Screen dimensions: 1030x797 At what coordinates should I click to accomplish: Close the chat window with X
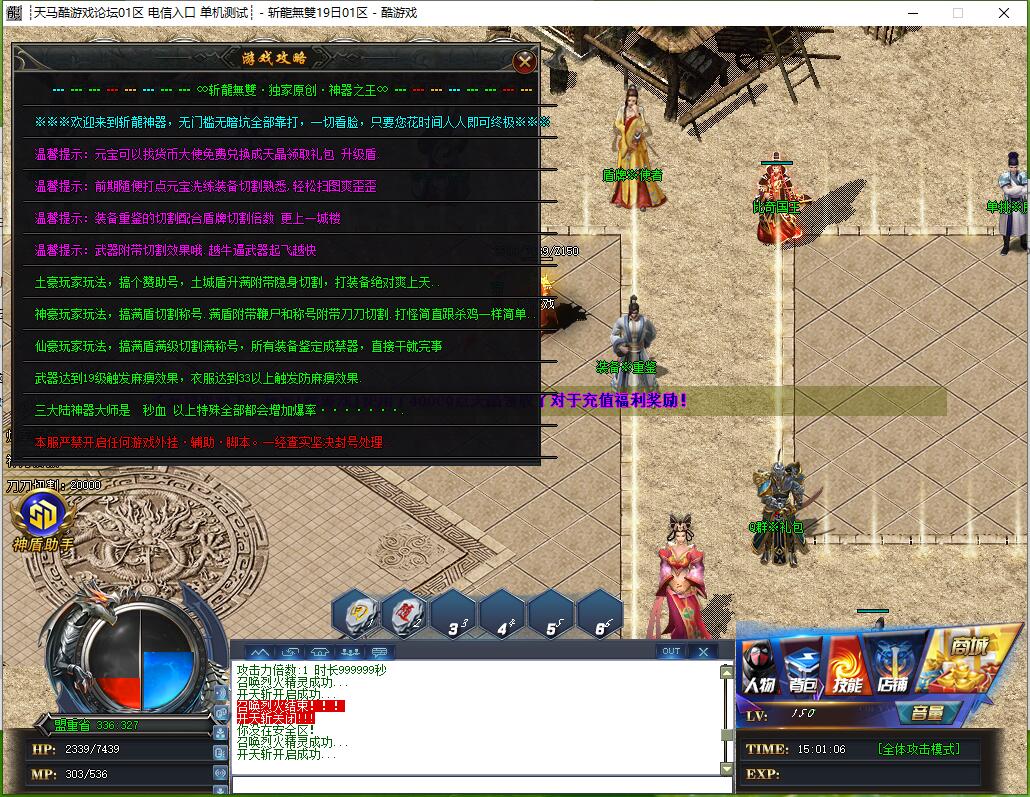click(703, 651)
